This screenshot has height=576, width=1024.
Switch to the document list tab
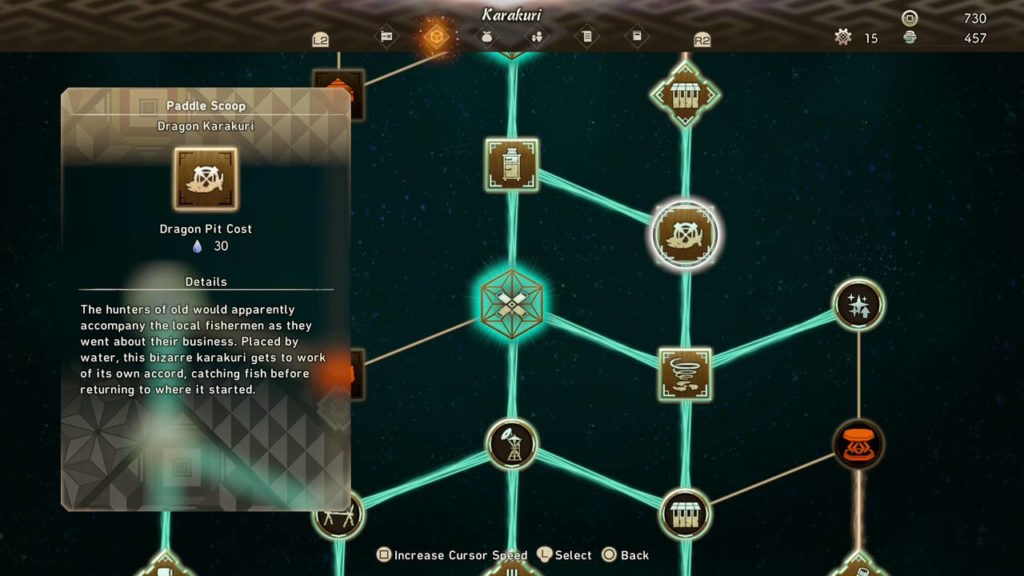(x=587, y=38)
